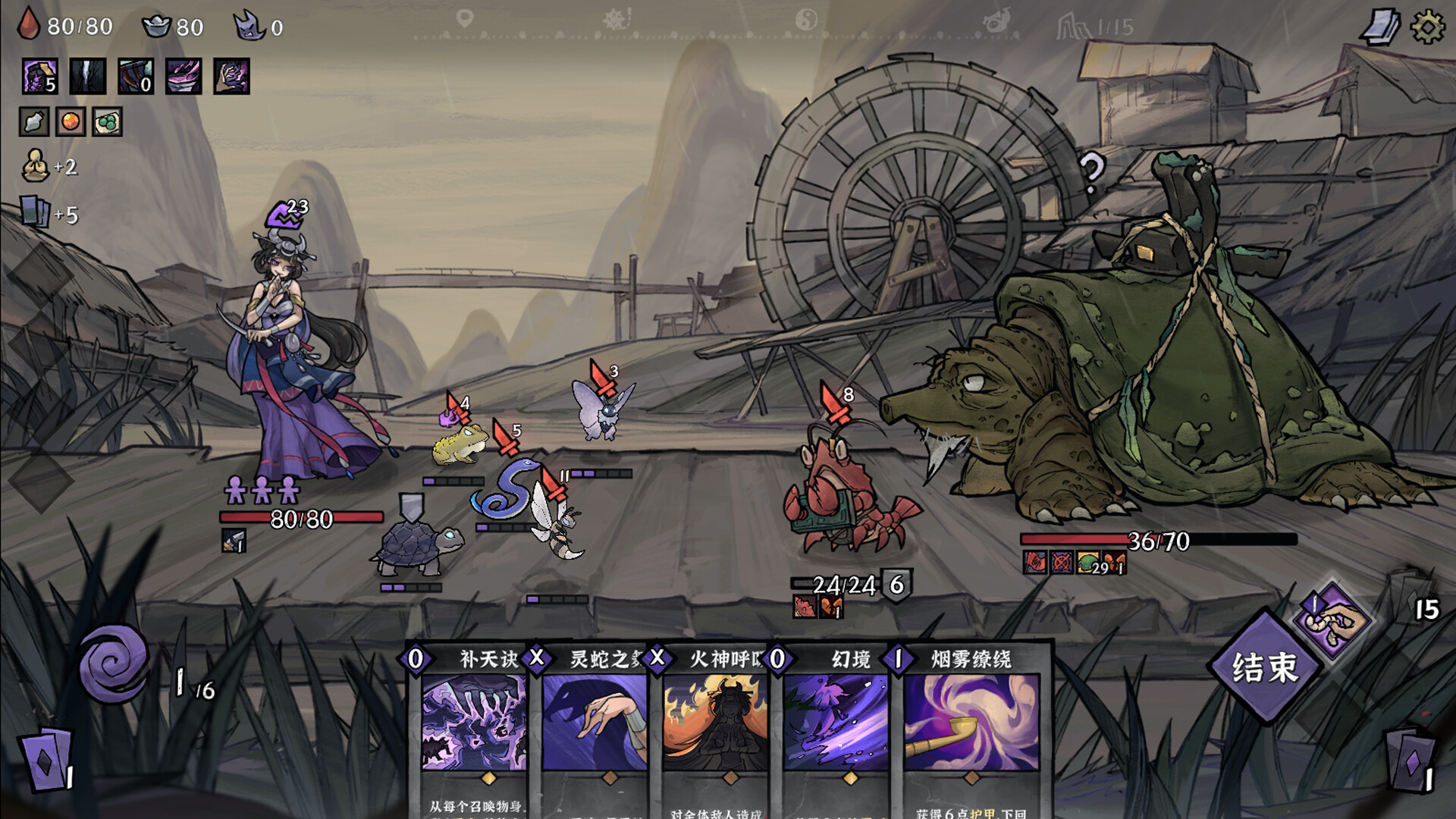Viewport: 1456px width, 819px height.
Task: Click the green pellets food item icon
Action: (109, 120)
